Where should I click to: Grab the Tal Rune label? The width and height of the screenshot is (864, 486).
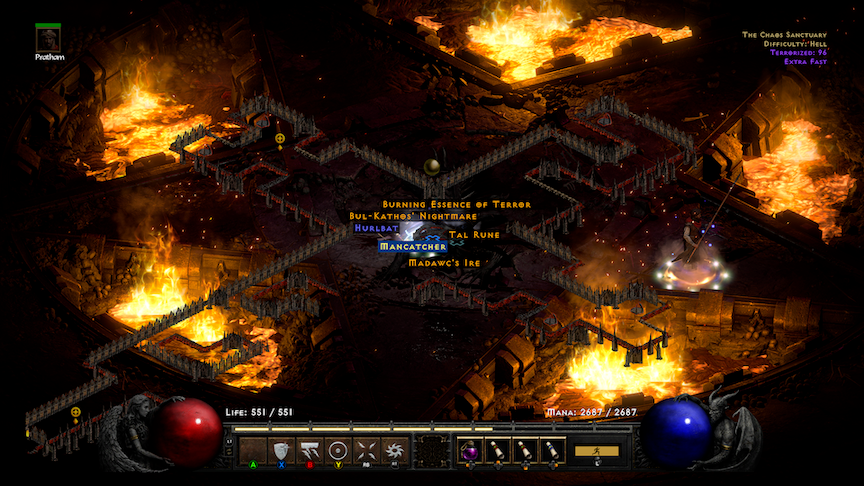[x=474, y=234]
